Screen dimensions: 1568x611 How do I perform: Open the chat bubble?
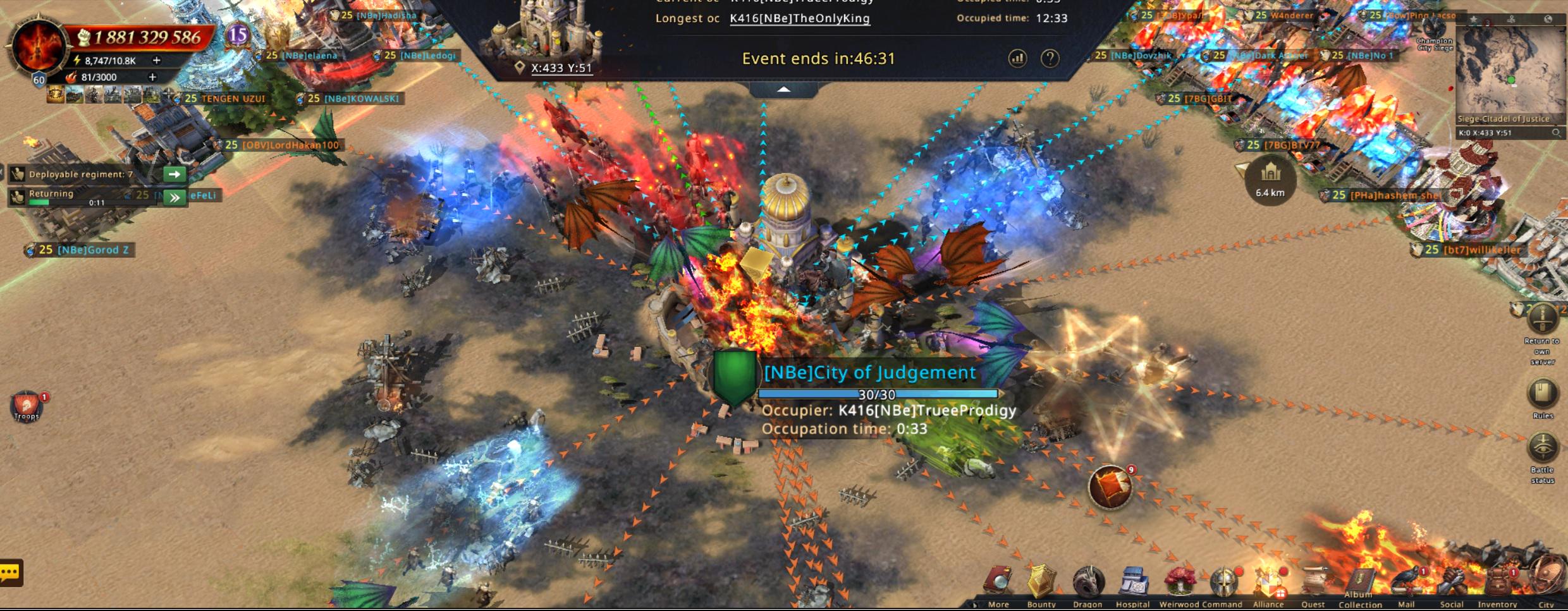point(11,573)
